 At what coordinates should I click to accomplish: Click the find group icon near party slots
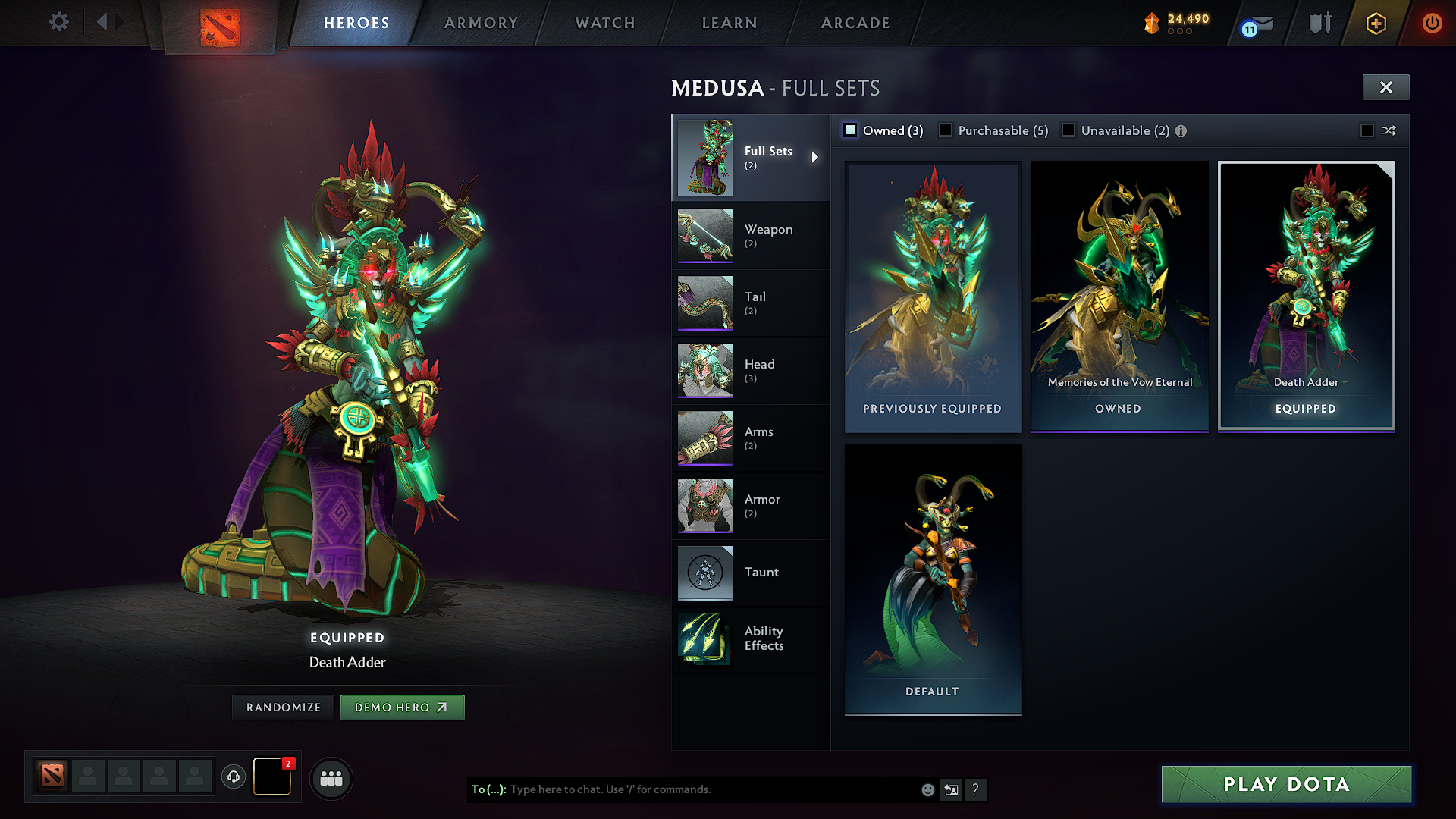click(331, 778)
